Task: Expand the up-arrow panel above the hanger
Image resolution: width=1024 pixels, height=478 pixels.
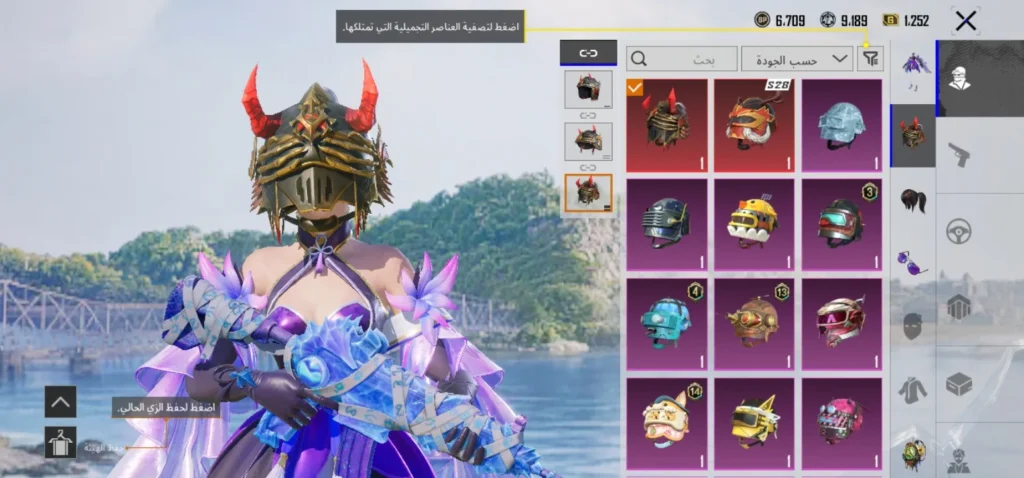Action: [x=60, y=402]
